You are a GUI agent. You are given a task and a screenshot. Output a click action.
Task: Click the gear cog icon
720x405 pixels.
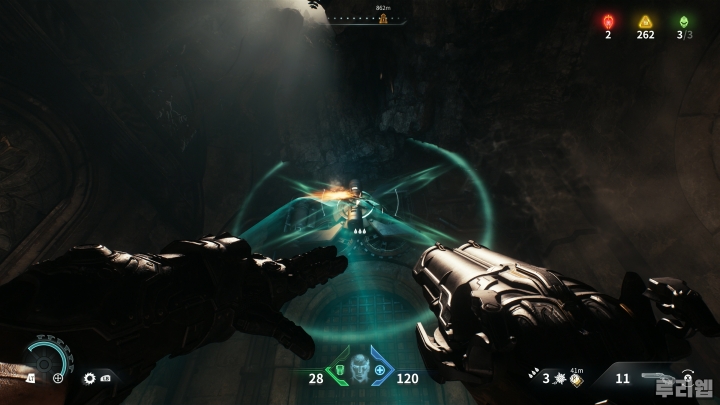(x=89, y=378)
